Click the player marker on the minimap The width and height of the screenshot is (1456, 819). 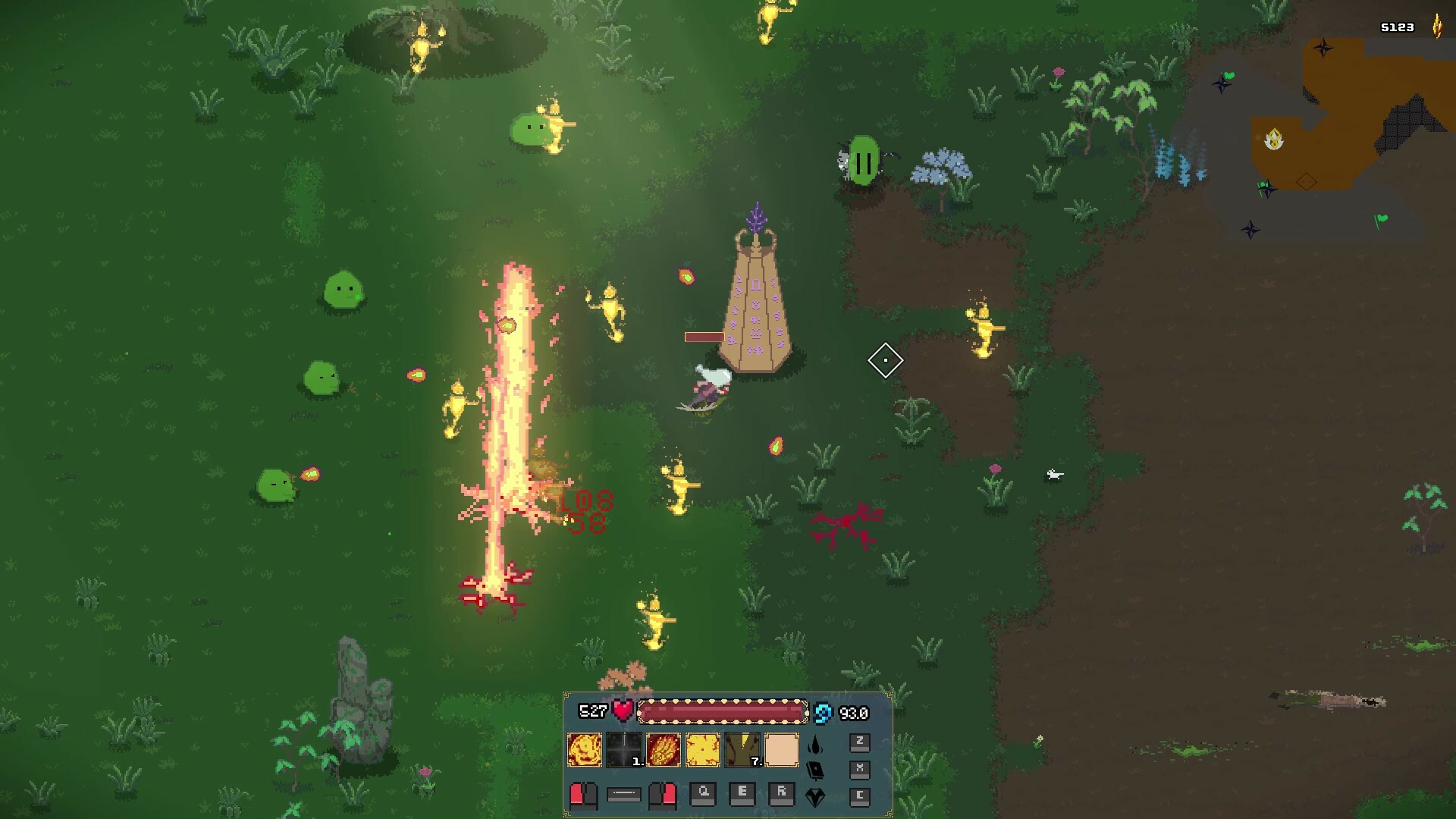pyautogui.click(x=1273, y=139)
